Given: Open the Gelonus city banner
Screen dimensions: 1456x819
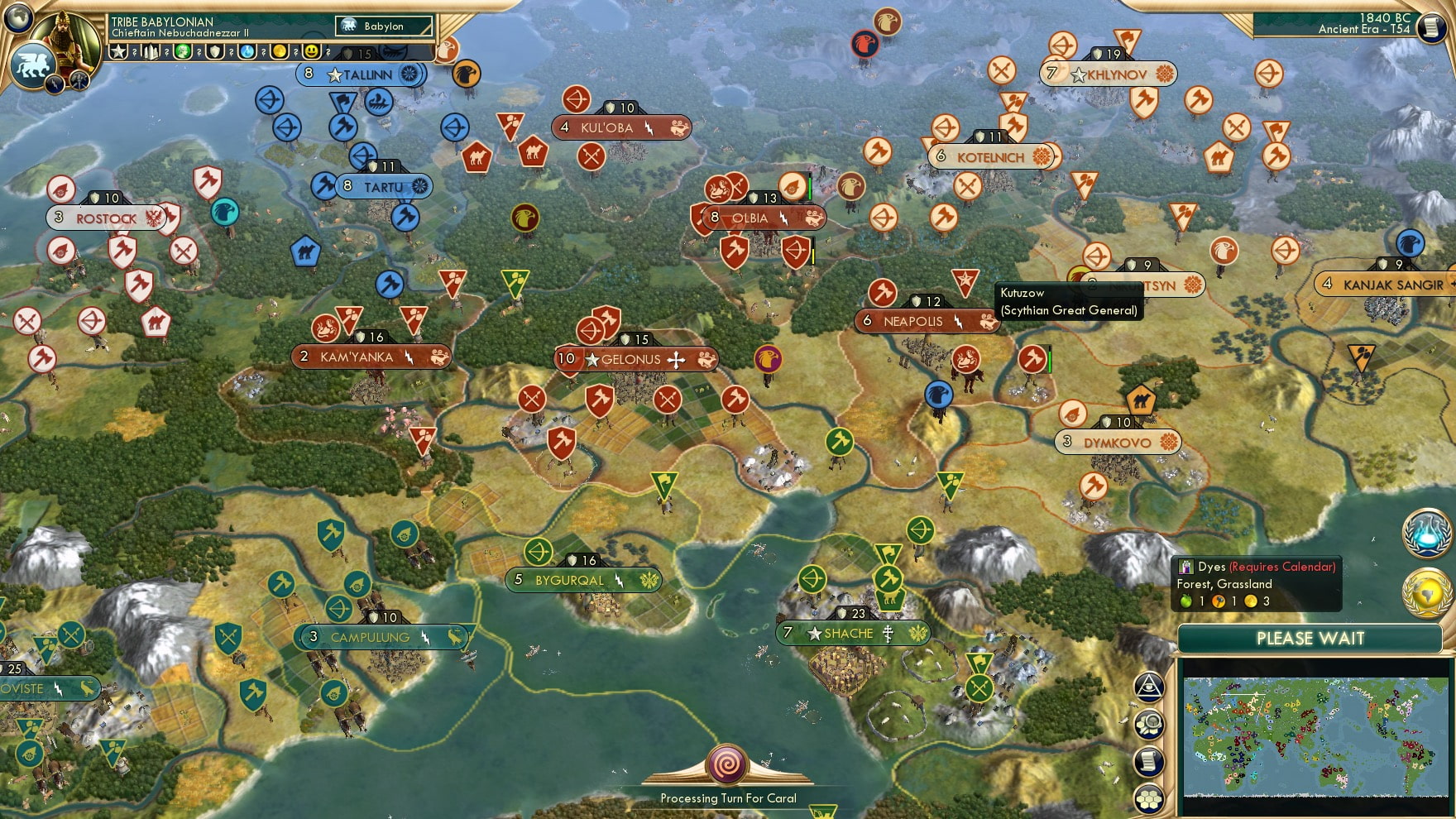Looking at the screenshot, I should coord(632,359).
